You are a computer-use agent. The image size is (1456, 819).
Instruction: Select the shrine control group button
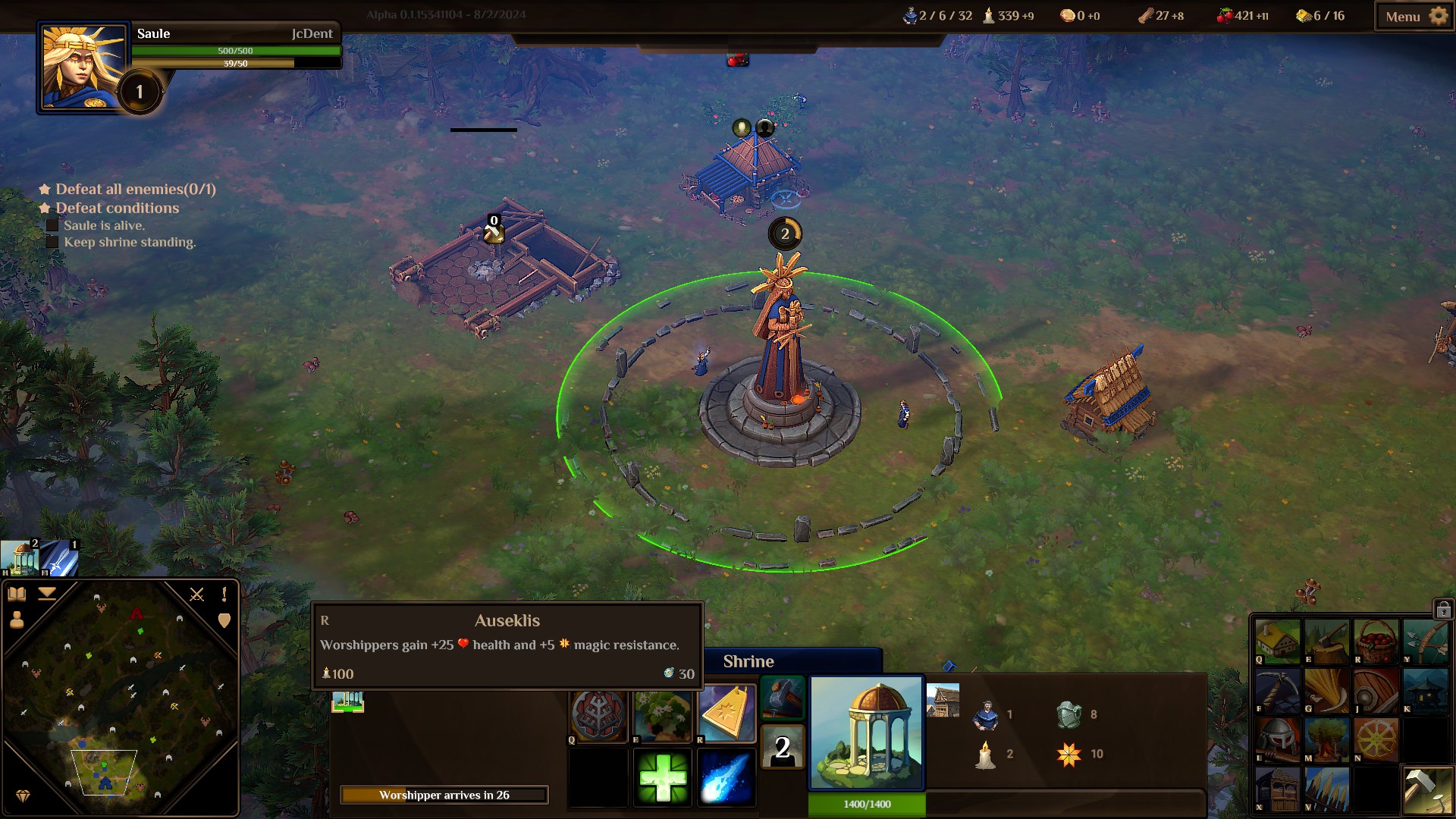tap(20, 559)
